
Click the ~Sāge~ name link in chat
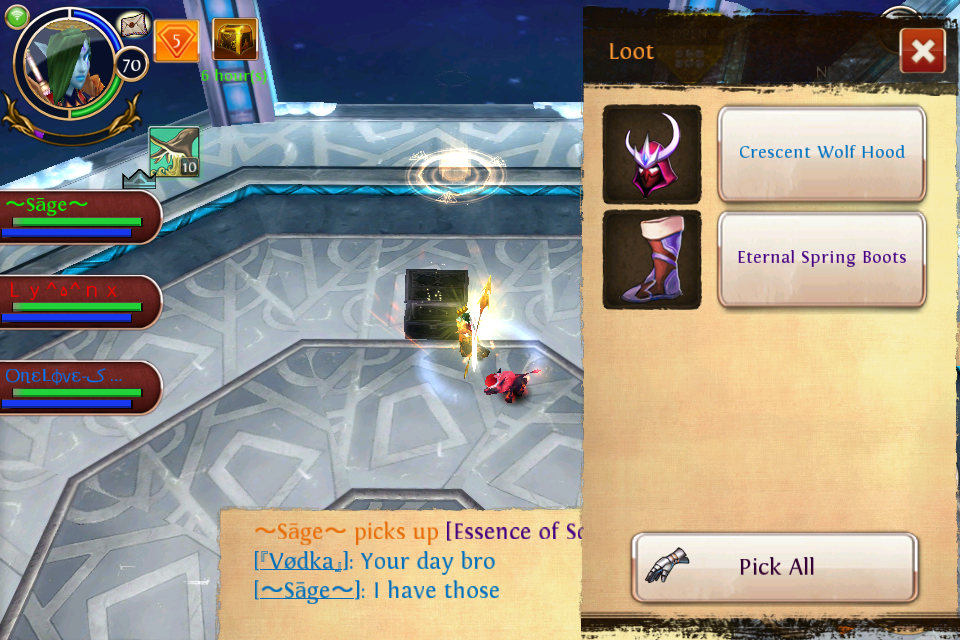[x=308, y=591]
